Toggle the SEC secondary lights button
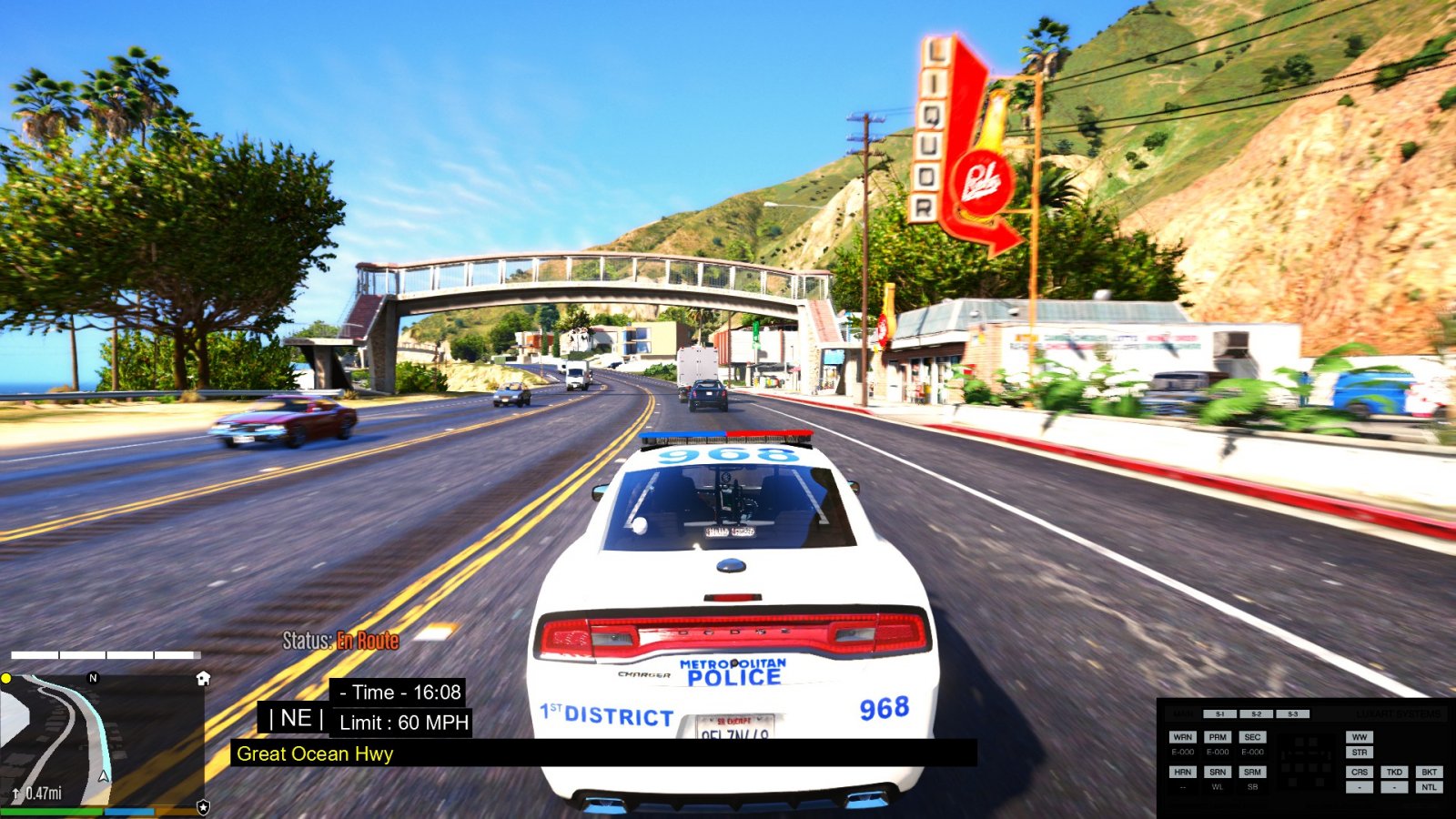This screenshot has height=819, width=1456. click(x=1252, y=737)
